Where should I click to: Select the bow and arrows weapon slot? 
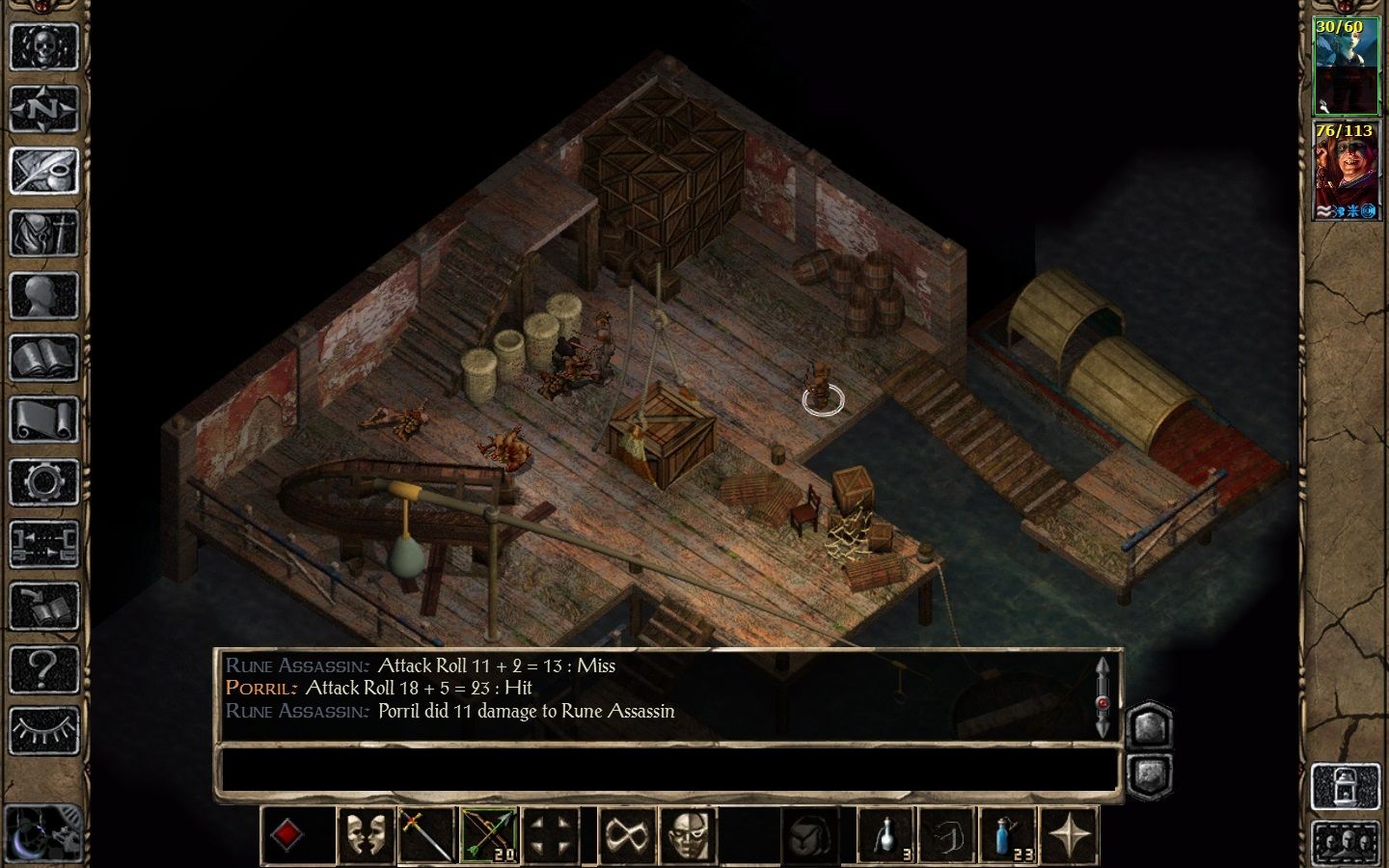(489, 835)
